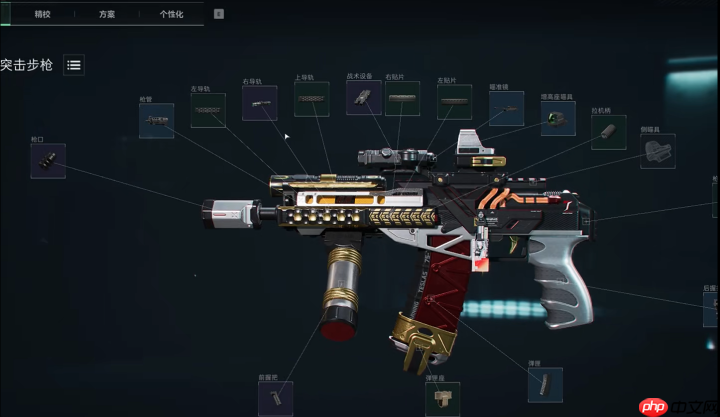This screenshot has width=720, height=417.
Task: Open the 方案 tab
Action: tap(107, 14)
